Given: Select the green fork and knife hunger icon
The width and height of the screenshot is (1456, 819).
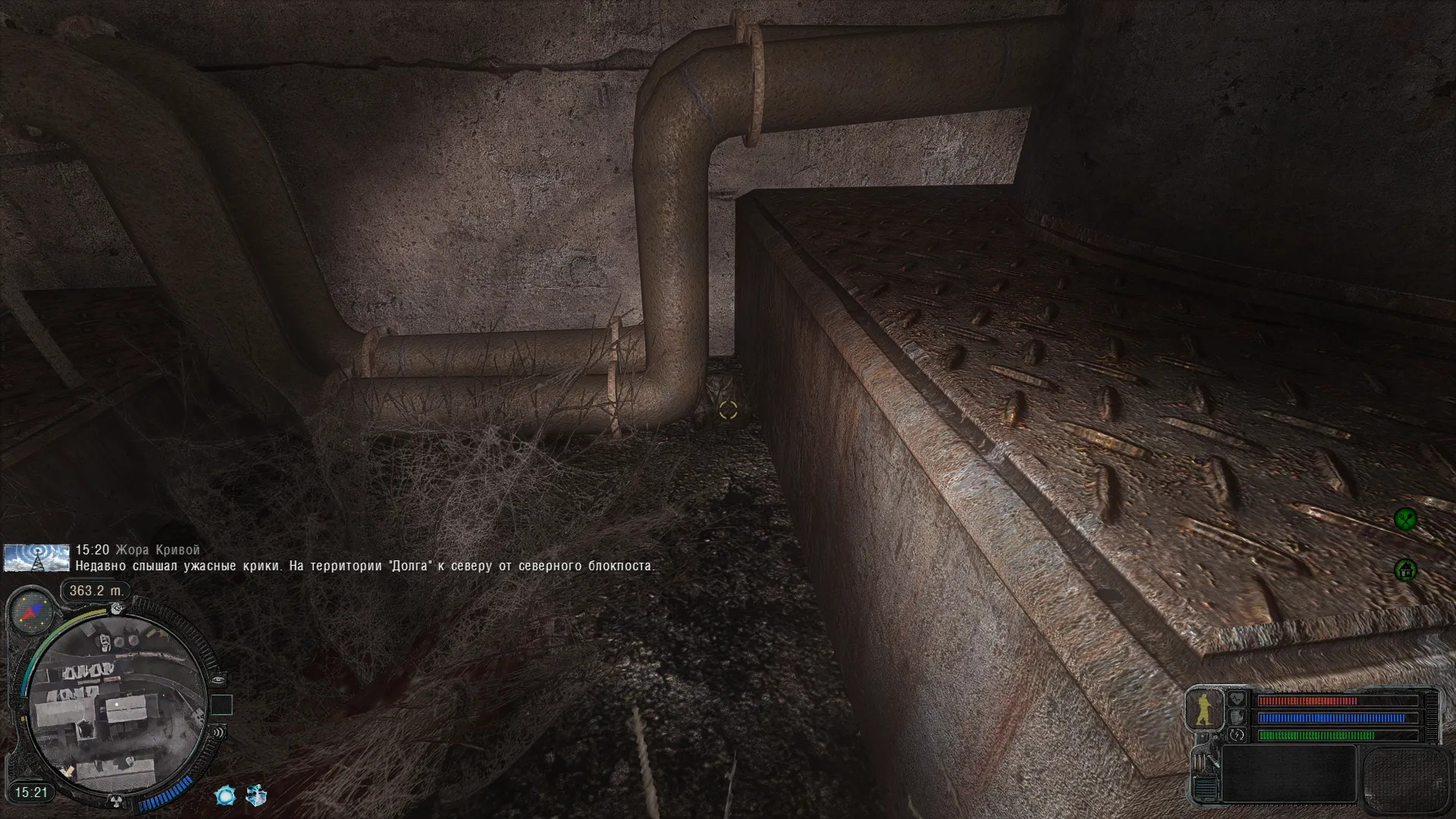Looking at the screenshot, I should (1405, 519).
